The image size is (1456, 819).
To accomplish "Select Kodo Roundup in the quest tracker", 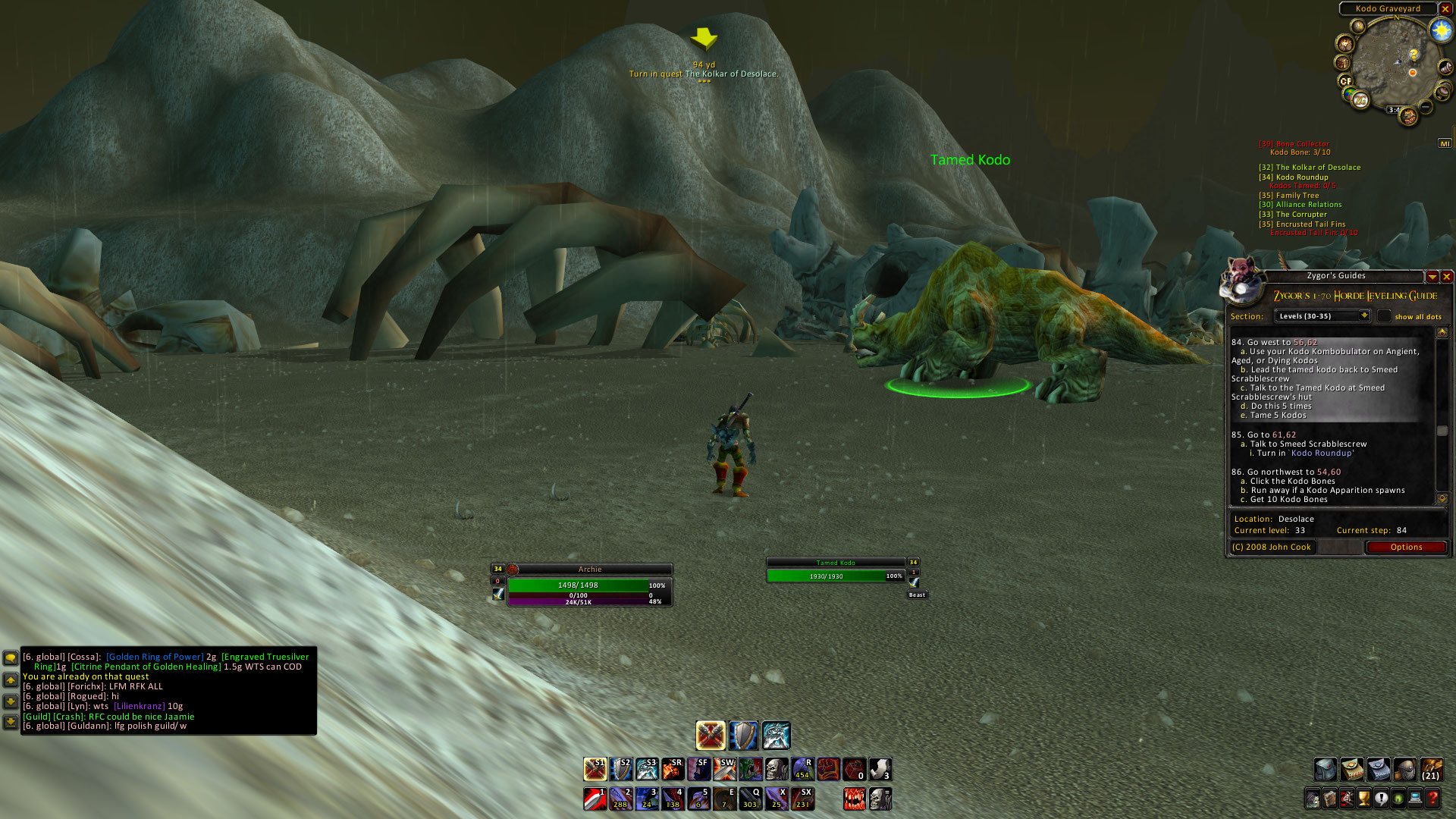I will [1301, 177].
